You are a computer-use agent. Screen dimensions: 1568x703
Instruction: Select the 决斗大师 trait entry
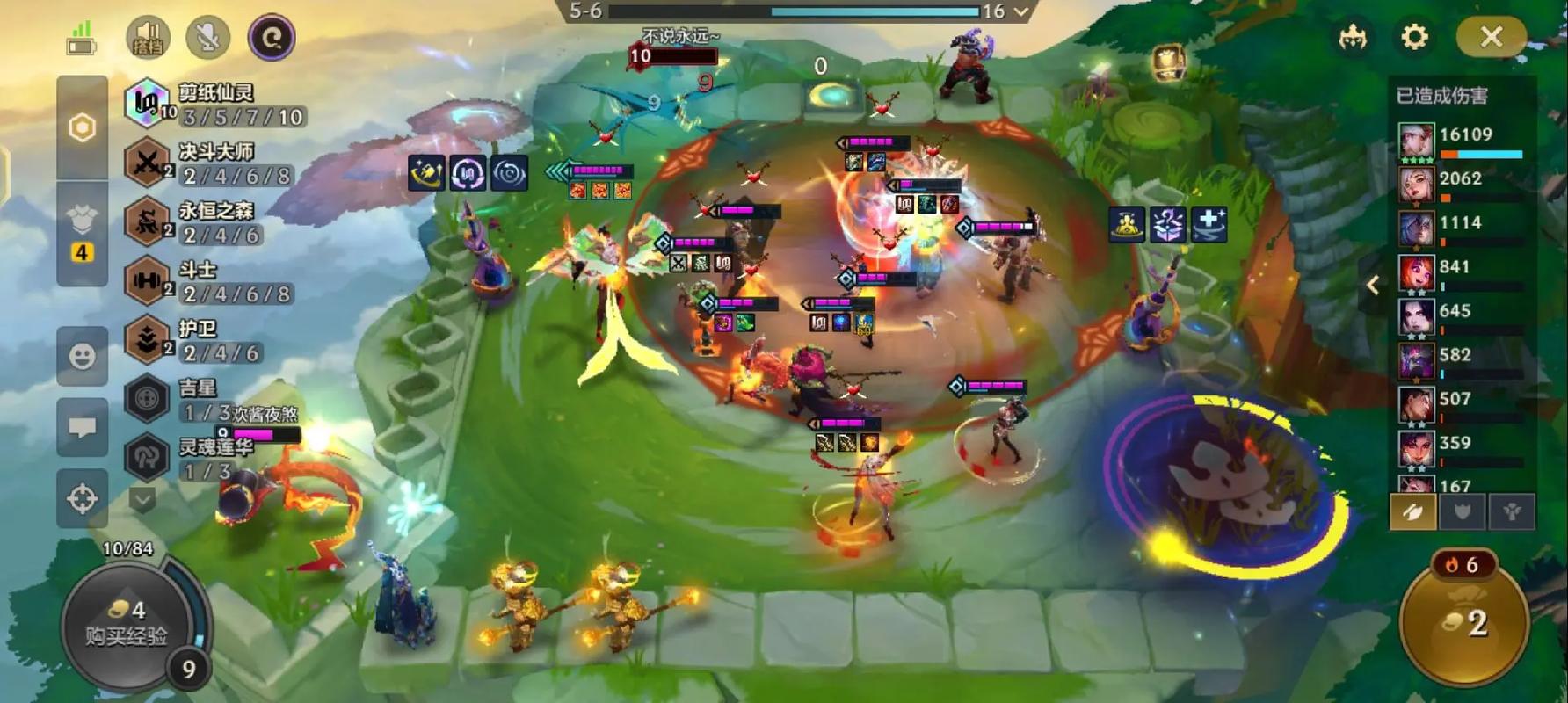click(x=215, y=163)
